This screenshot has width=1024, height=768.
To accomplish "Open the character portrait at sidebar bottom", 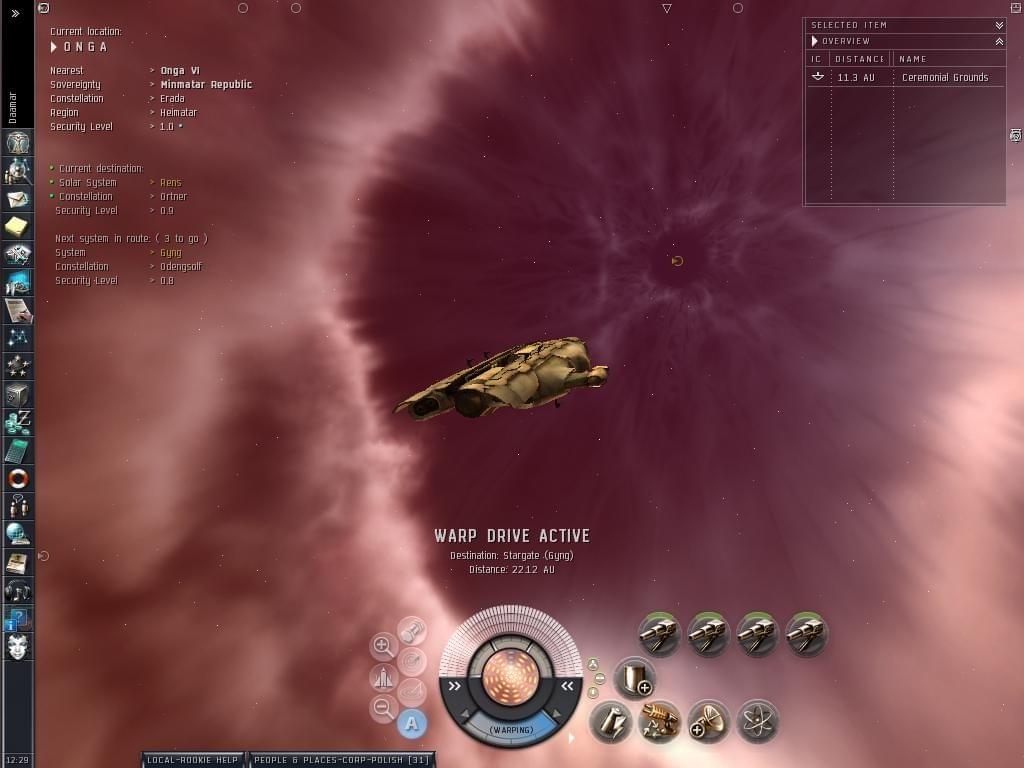I will pyautogui.click(x=17, y=646).
